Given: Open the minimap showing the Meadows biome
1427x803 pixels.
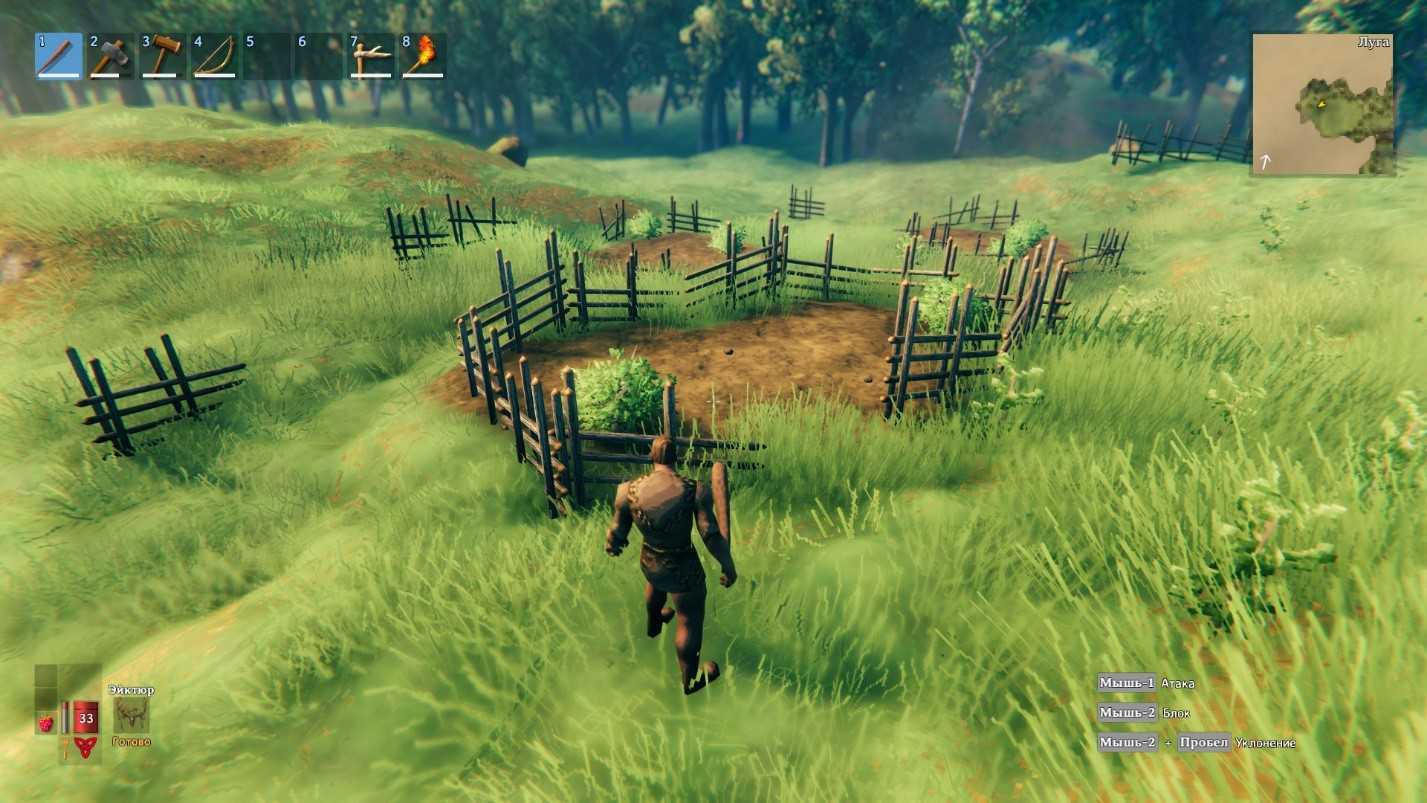Looking at the screenshot, I should tap(1322, 104).
